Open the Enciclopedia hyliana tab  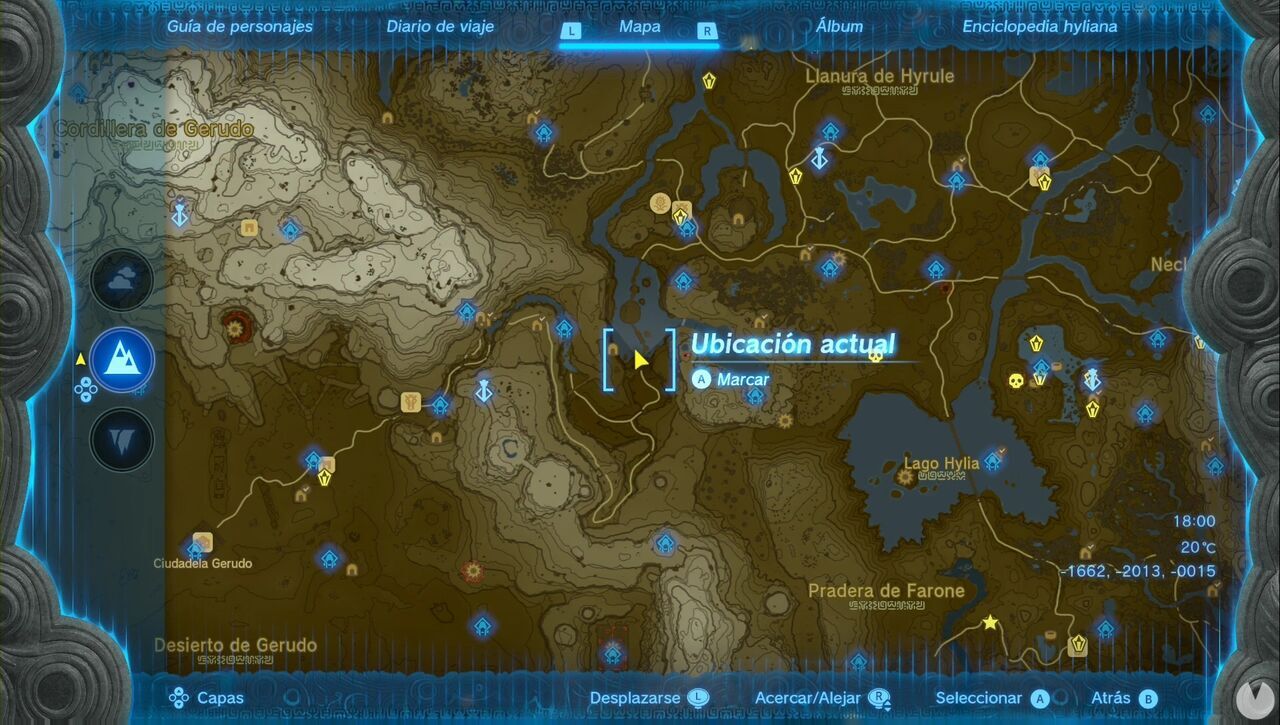coord(1040,27)
